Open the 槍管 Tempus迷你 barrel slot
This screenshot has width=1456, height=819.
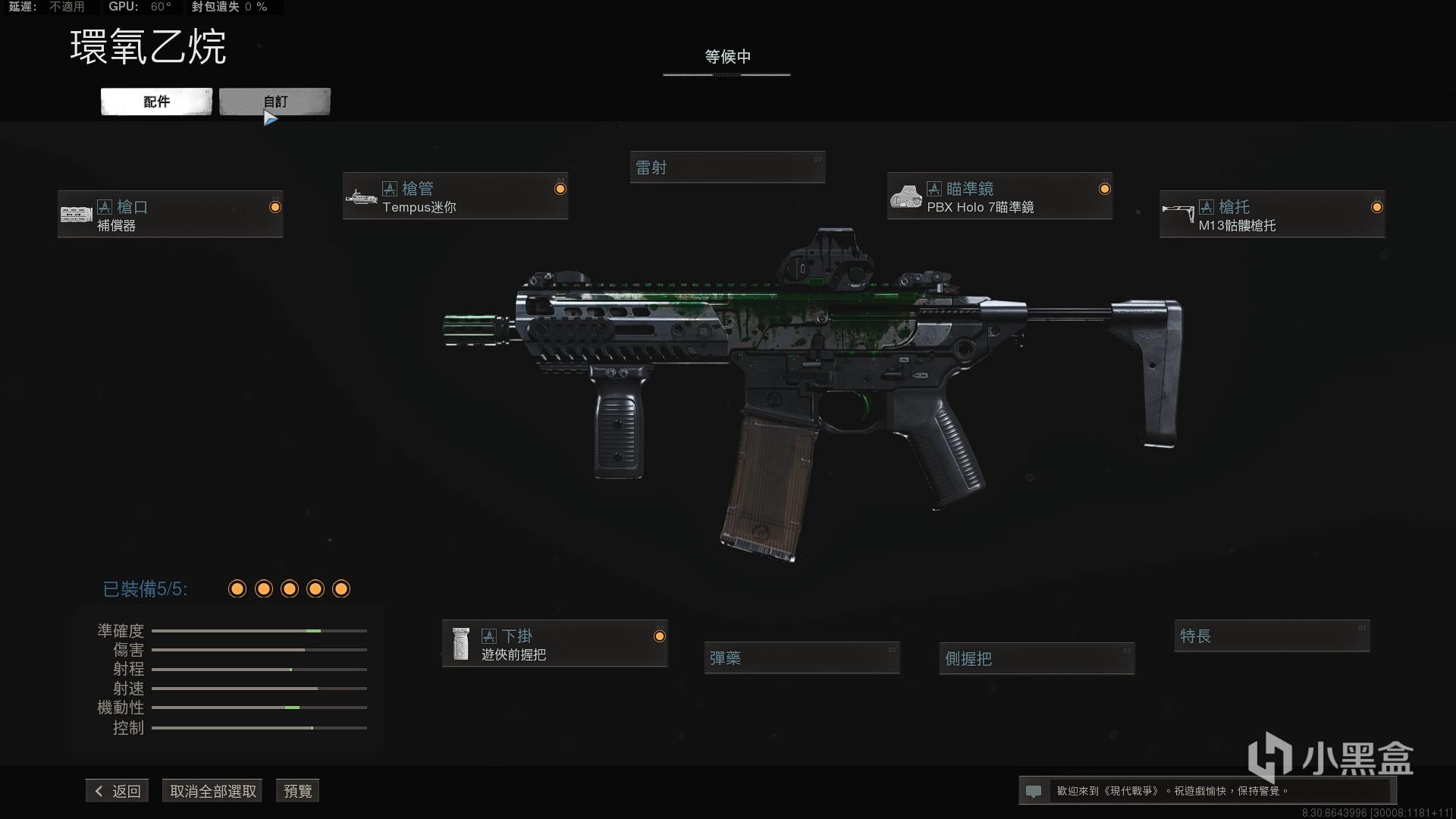455,196
